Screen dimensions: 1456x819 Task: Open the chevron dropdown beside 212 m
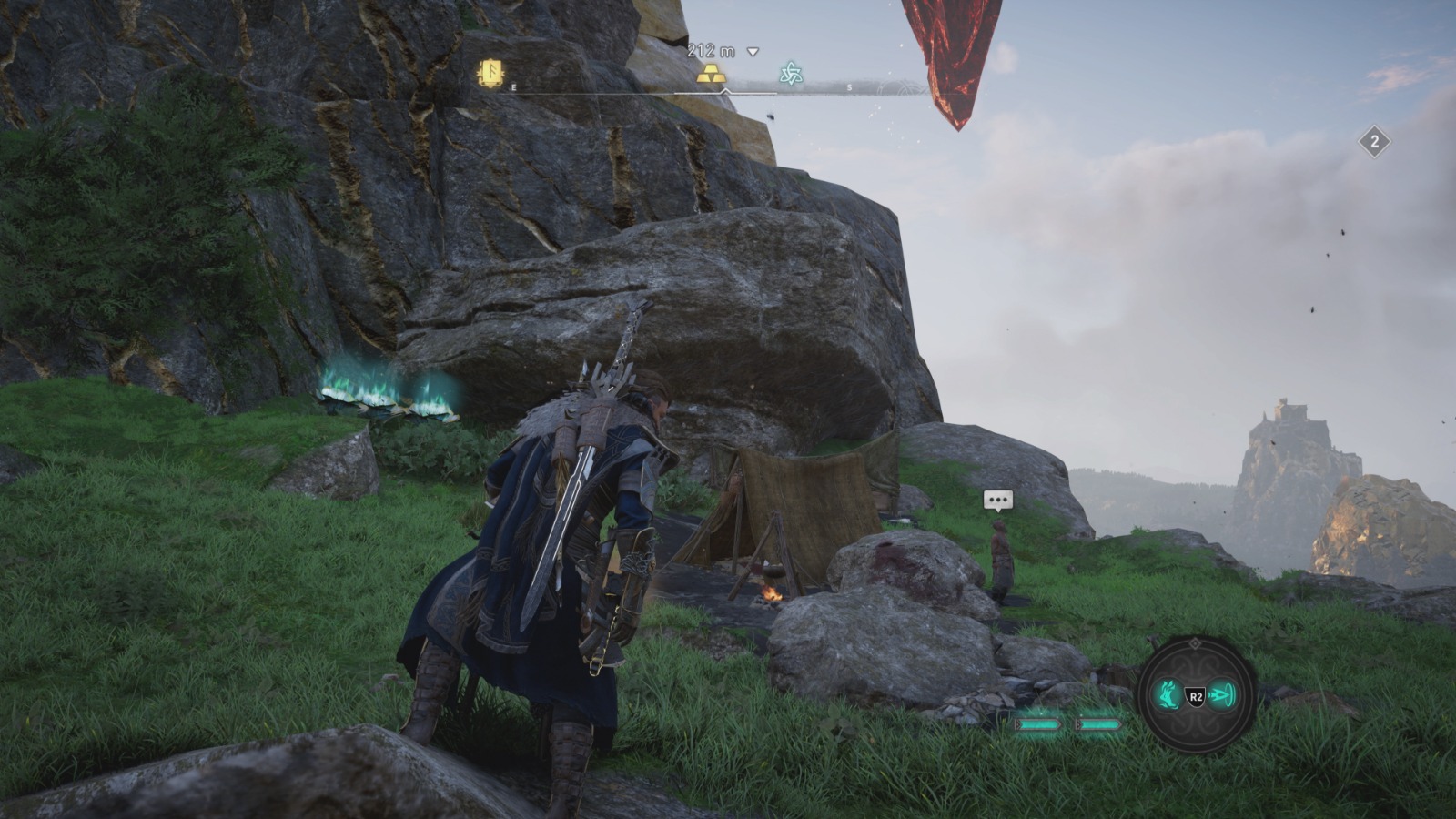click(x=753, y=53)
